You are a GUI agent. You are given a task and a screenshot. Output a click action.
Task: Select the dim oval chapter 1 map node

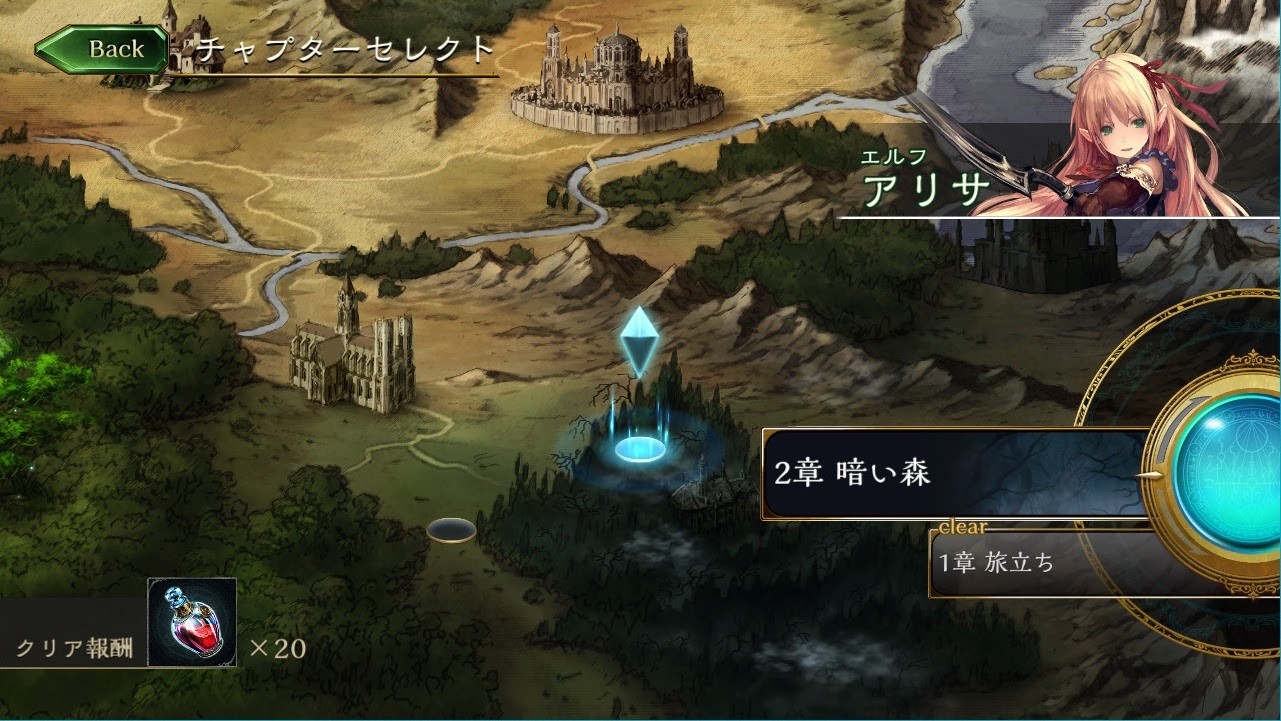click(451, 530)
